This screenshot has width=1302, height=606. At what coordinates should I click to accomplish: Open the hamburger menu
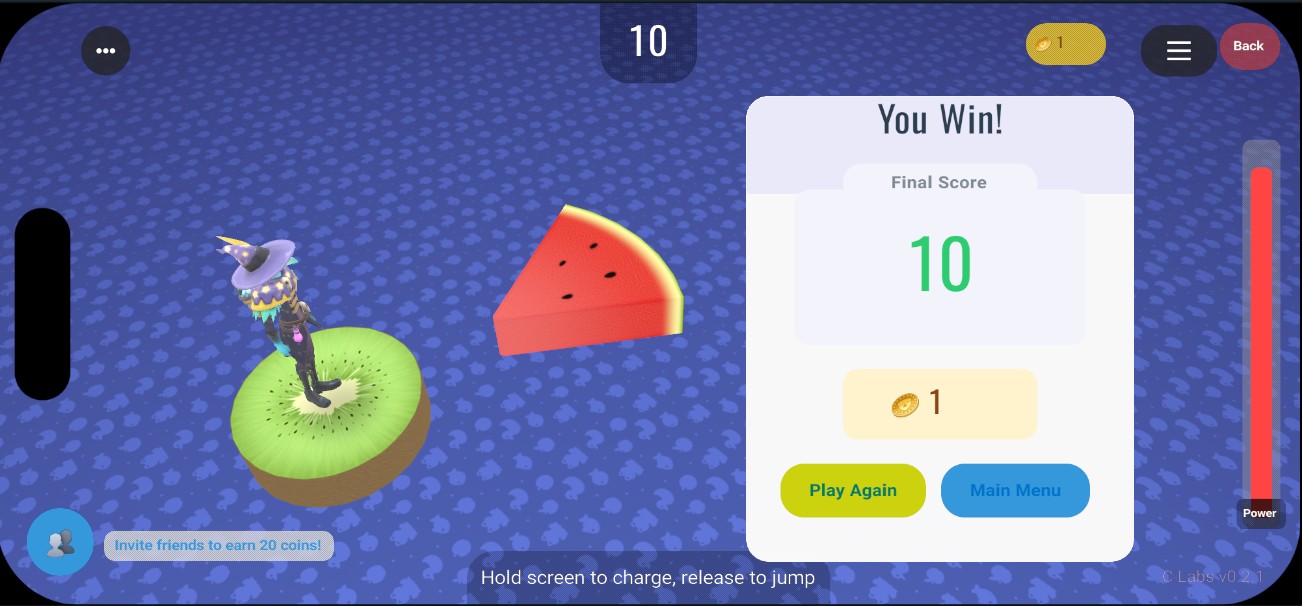pyautogui.click(x=1178, y=50)
